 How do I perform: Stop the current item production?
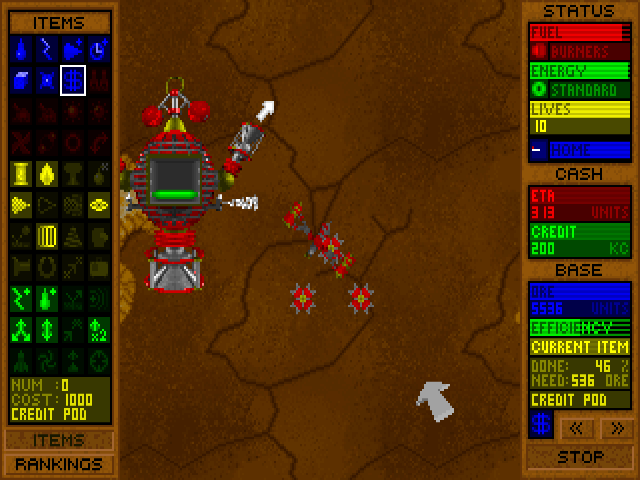point(580,457)
